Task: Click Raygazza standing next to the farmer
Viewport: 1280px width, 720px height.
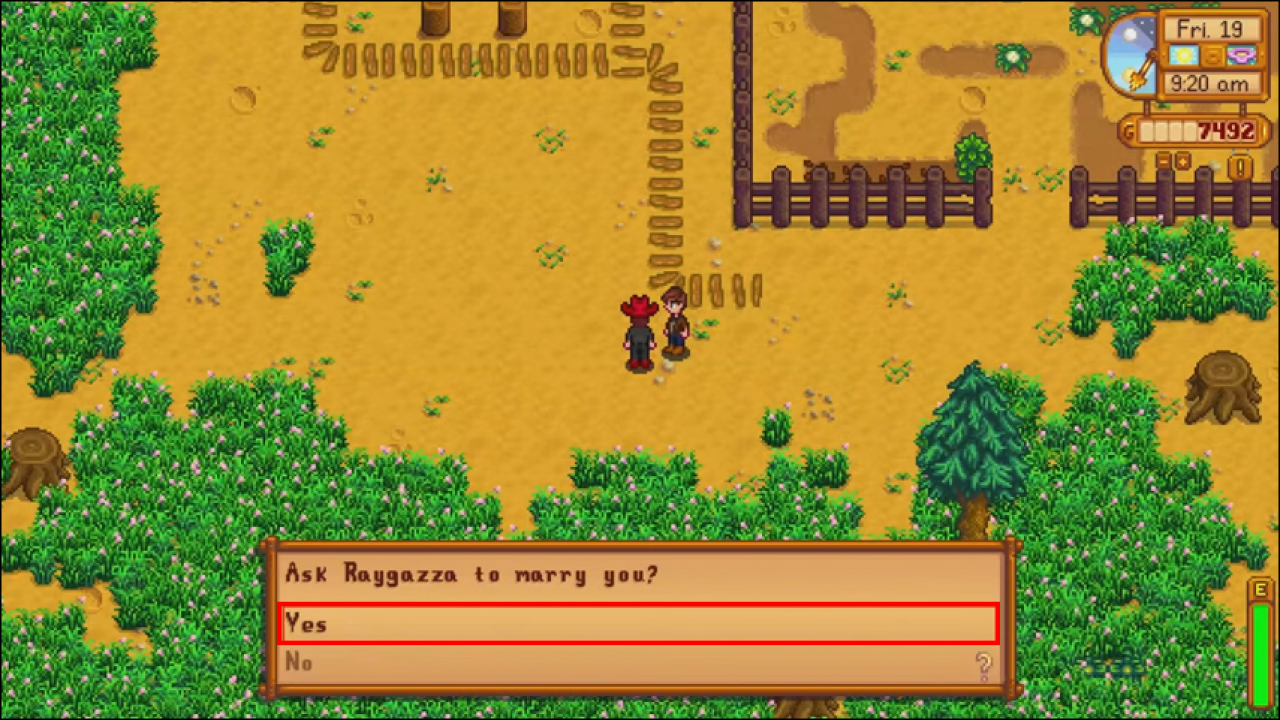Action: [x=676, y=325]
